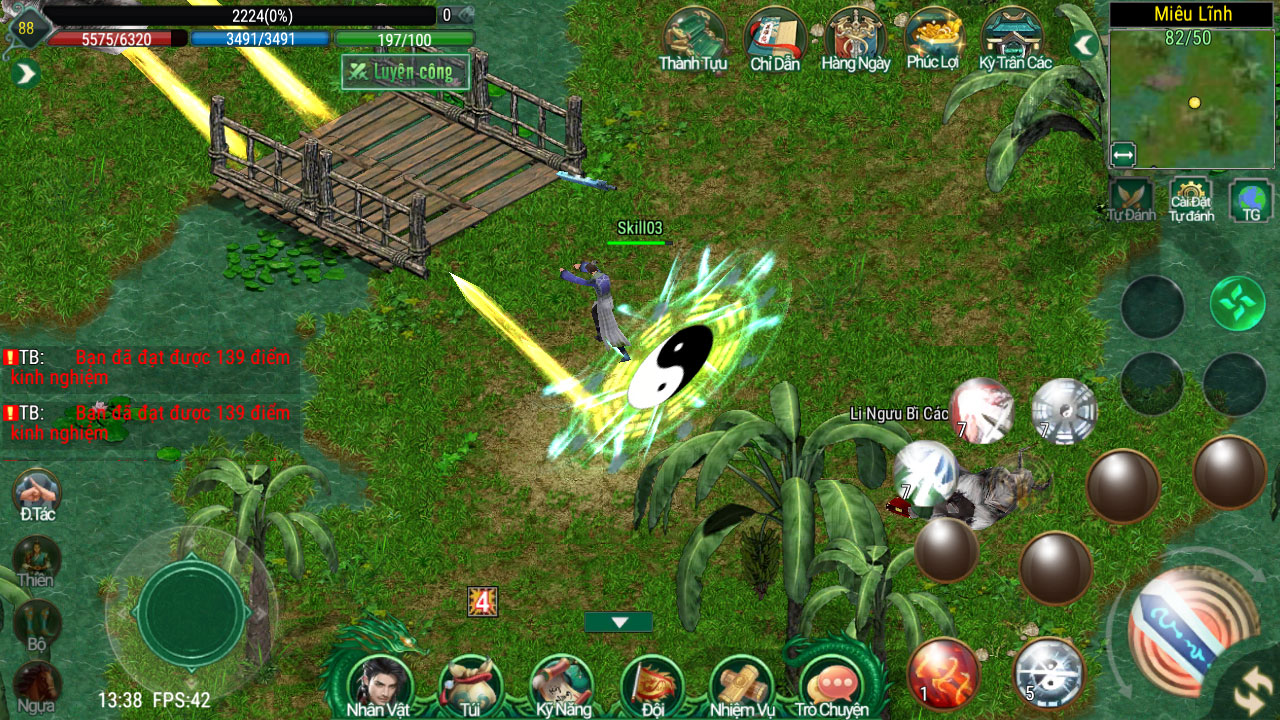This screenshot has width=1280, height=720.
Task: Select the Đ.Tác fist icon
Action: click(37, 493)
